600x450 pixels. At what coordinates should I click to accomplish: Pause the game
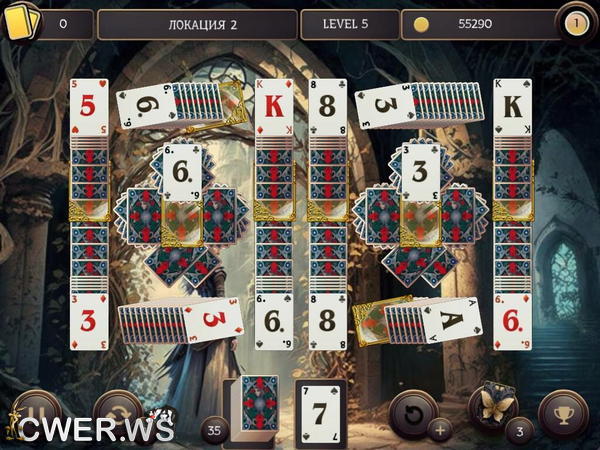pos(35,412)
